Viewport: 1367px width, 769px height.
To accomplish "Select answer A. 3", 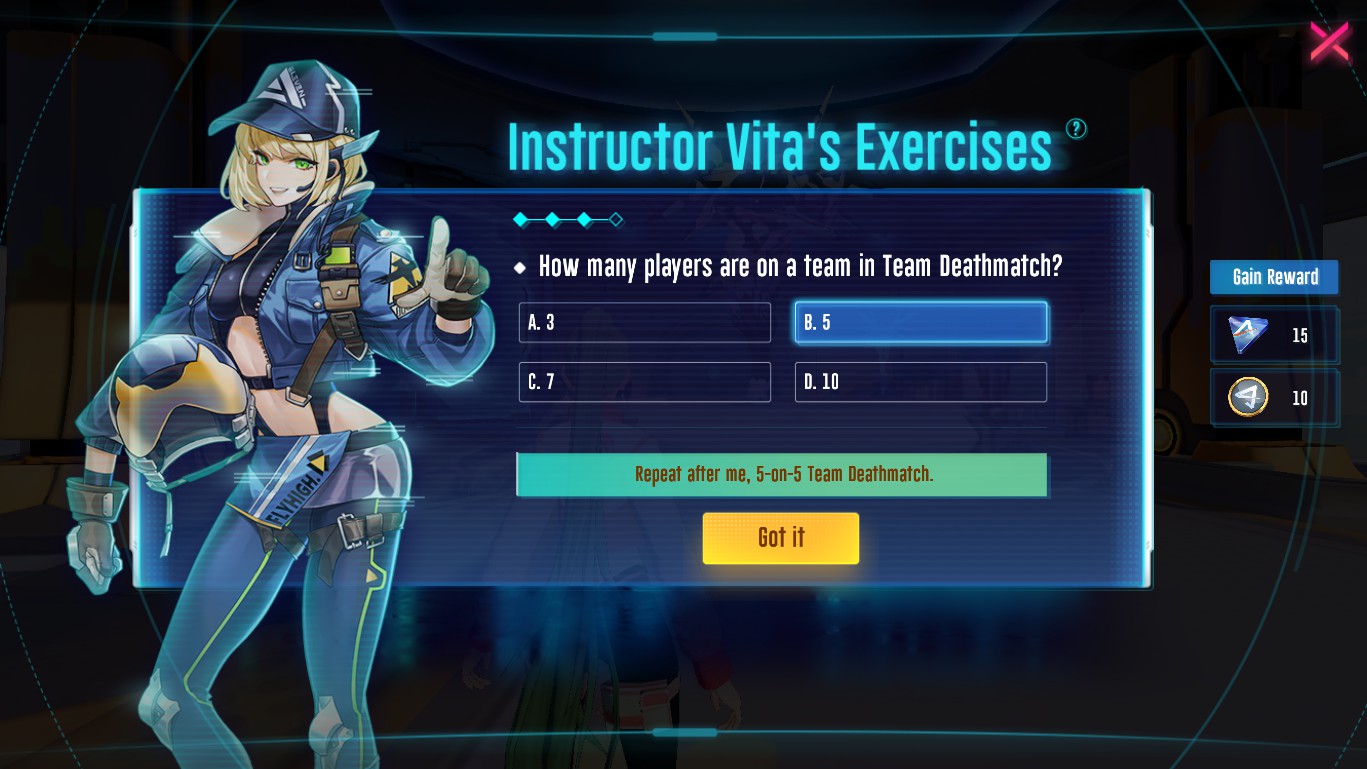I will (644, 323).
